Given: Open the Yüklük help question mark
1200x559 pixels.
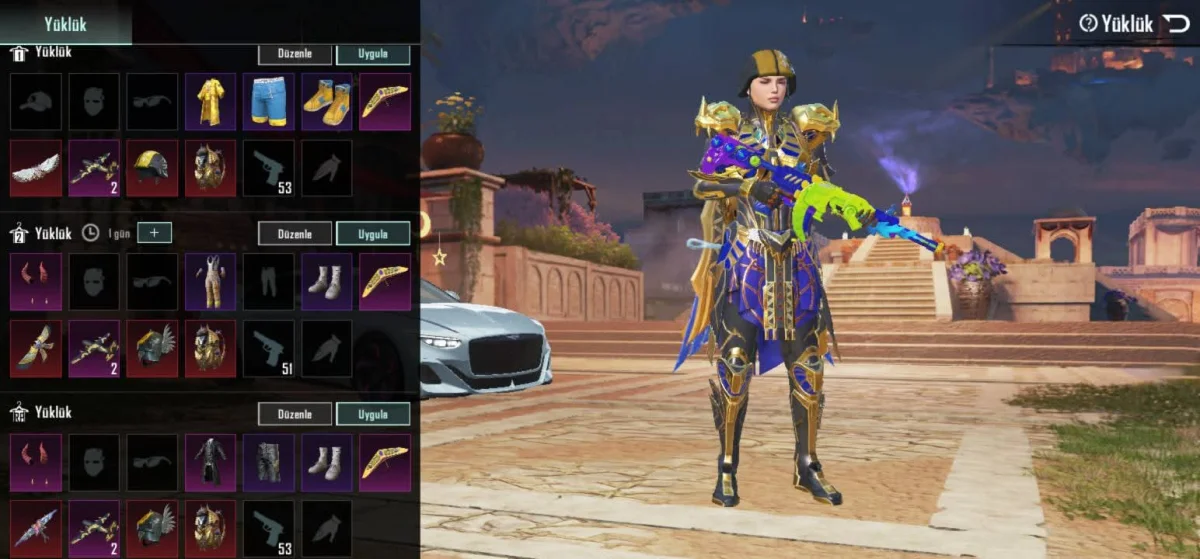Looking at the screenshot, I should [x=1088, y=24].
